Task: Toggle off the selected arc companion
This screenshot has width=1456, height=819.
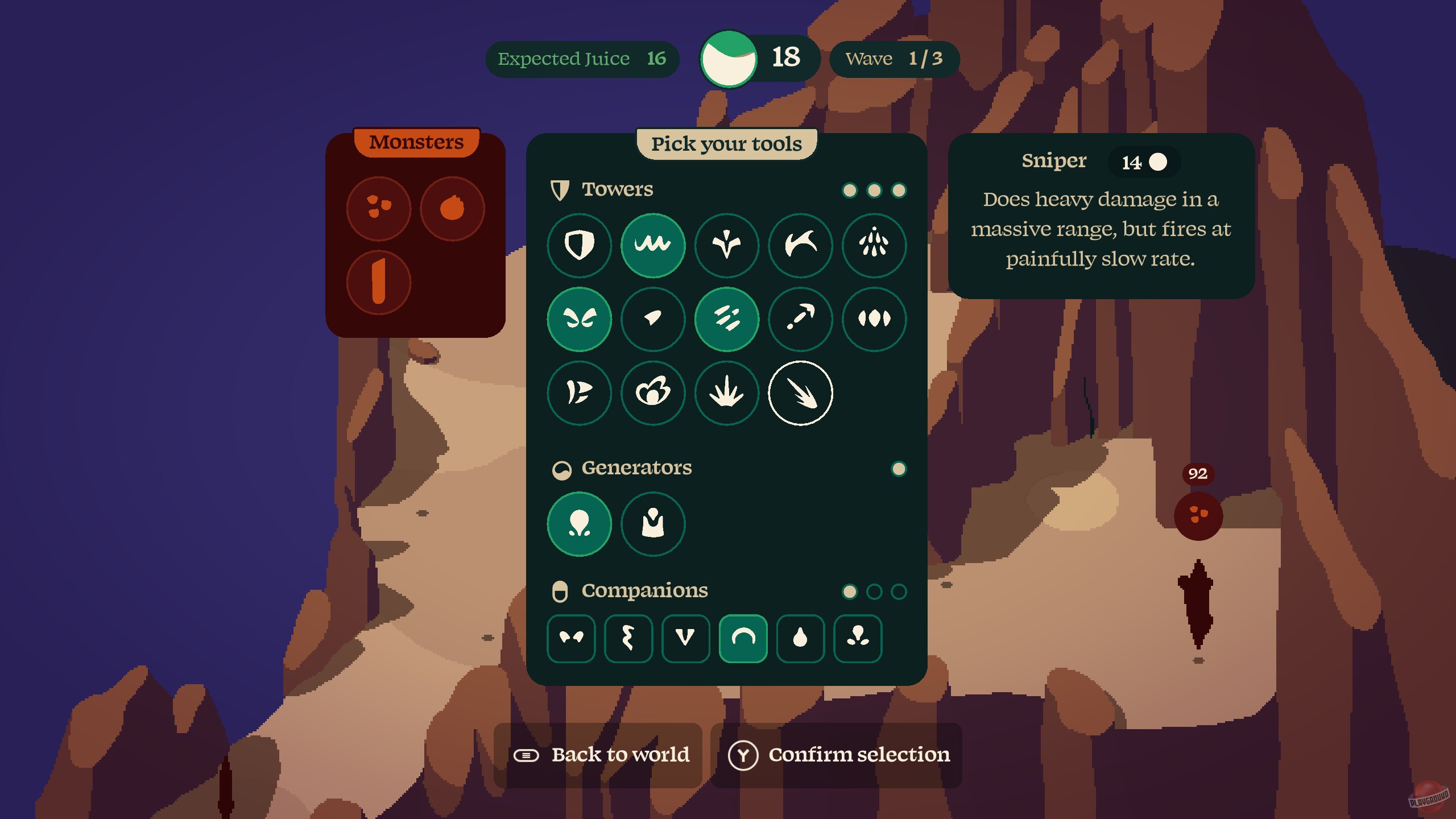Action: pos(743,638)
